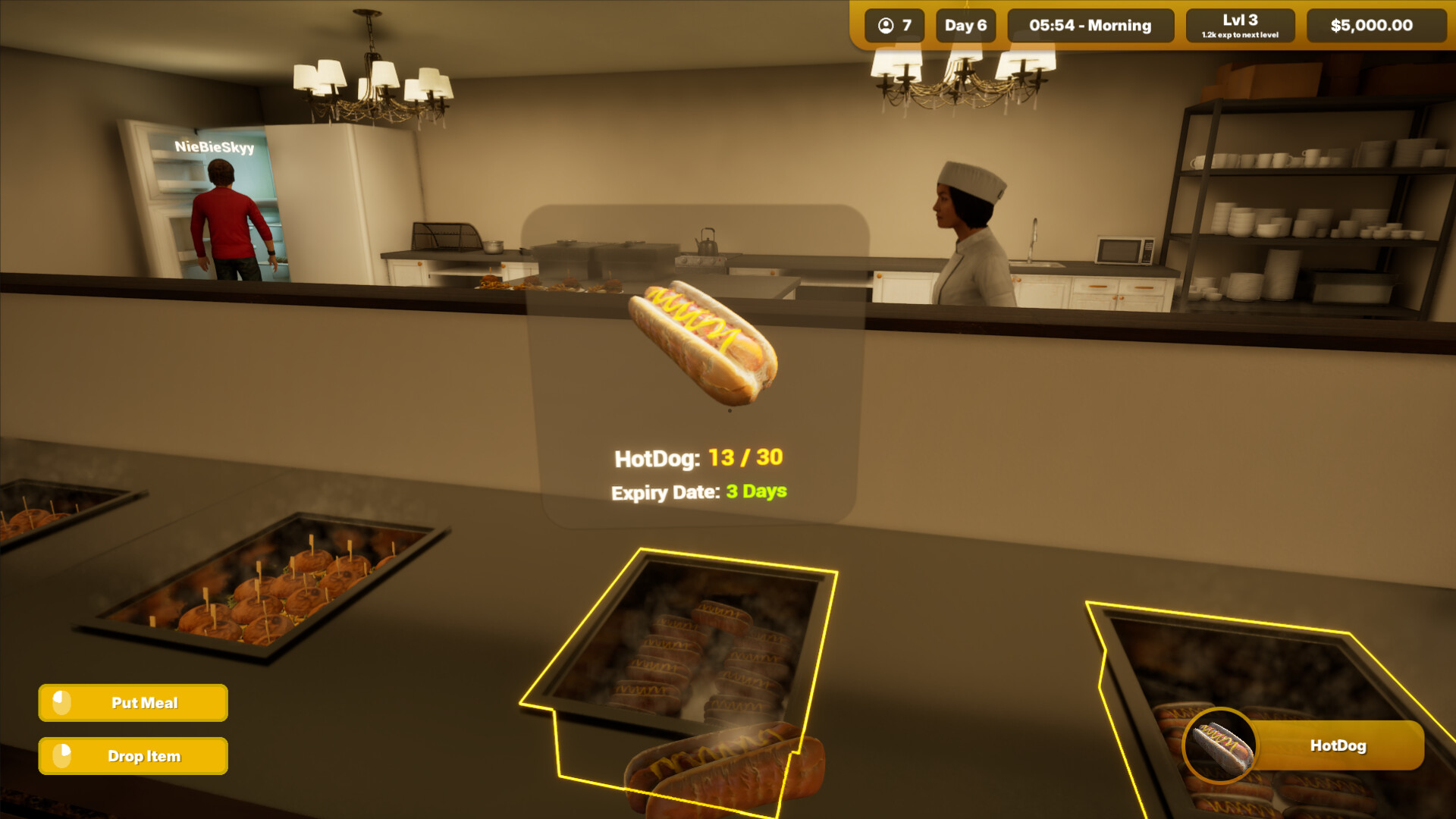Click the green 3 Days expiry text
This screenshot has height=819, width=1456.
pos(755,492)
